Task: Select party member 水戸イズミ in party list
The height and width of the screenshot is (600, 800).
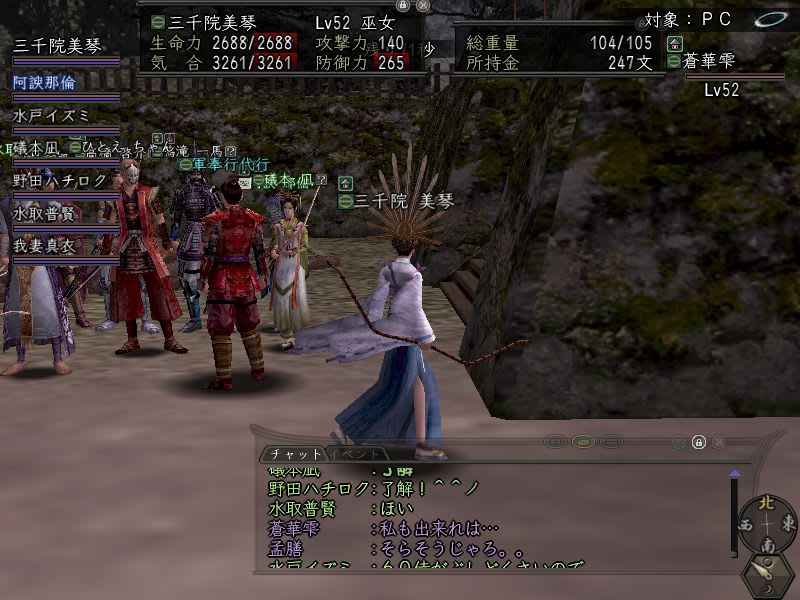Action: tap(50, 115)
